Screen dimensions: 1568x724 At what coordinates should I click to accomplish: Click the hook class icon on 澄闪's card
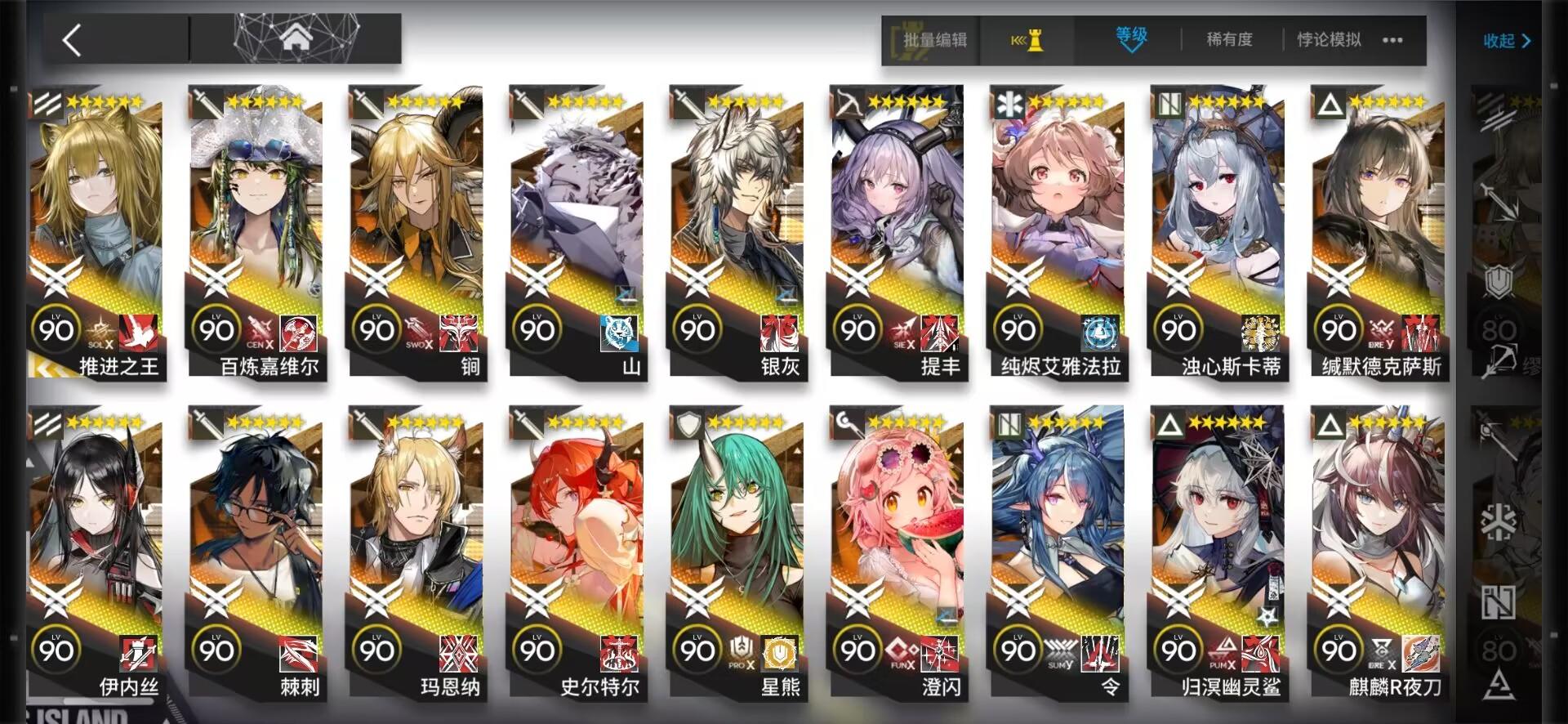coord(848,422)
